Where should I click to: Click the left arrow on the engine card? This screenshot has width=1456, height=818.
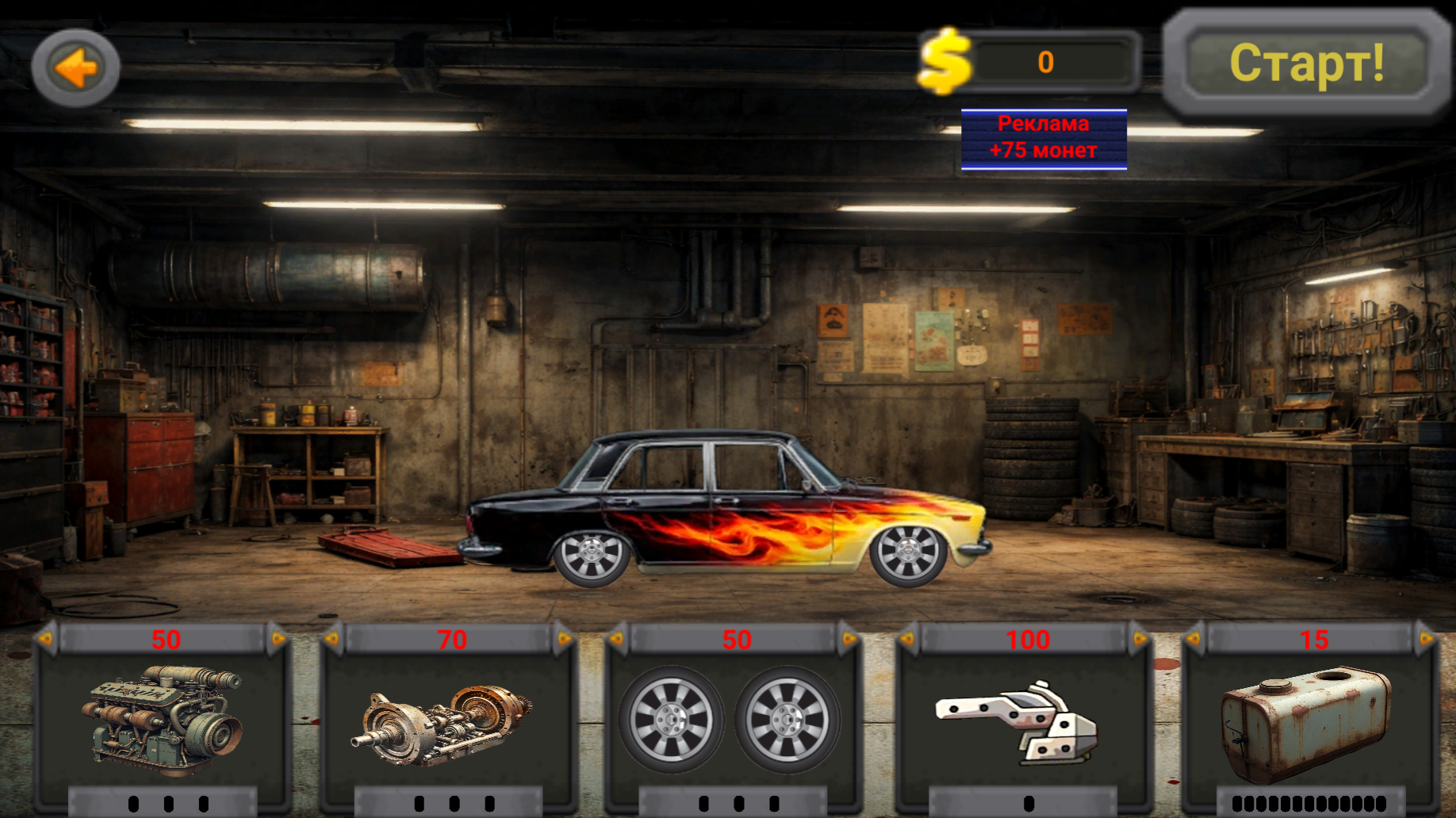coord(46,638)
